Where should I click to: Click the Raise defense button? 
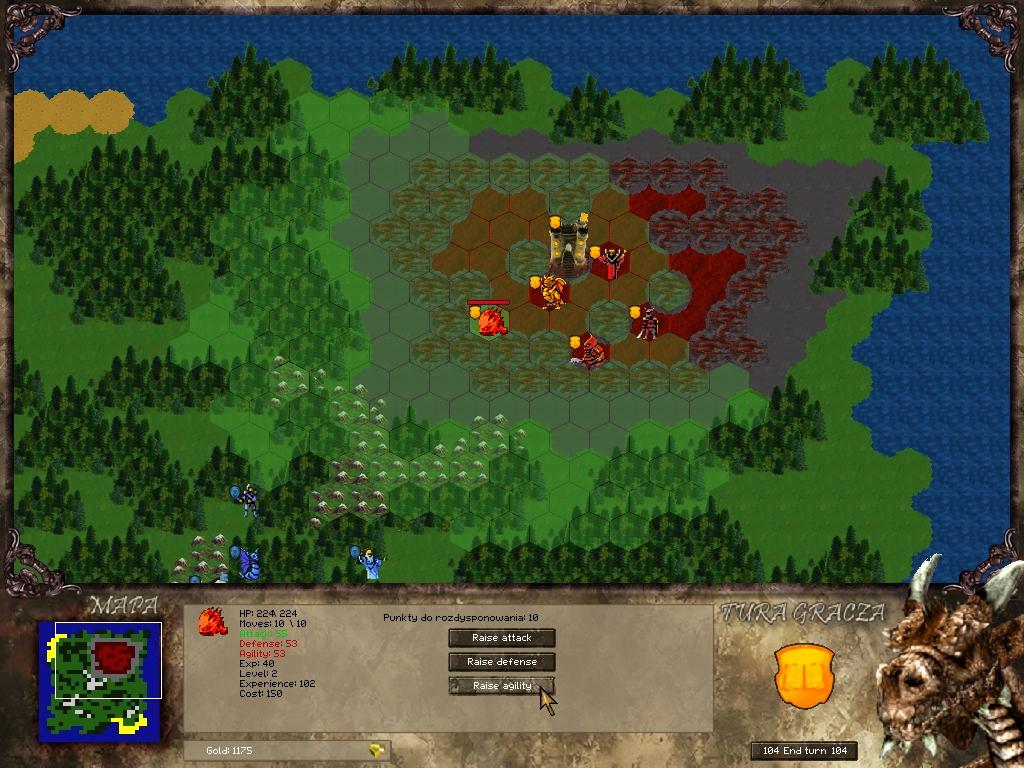pyautogui.click(x=501, y=662)
